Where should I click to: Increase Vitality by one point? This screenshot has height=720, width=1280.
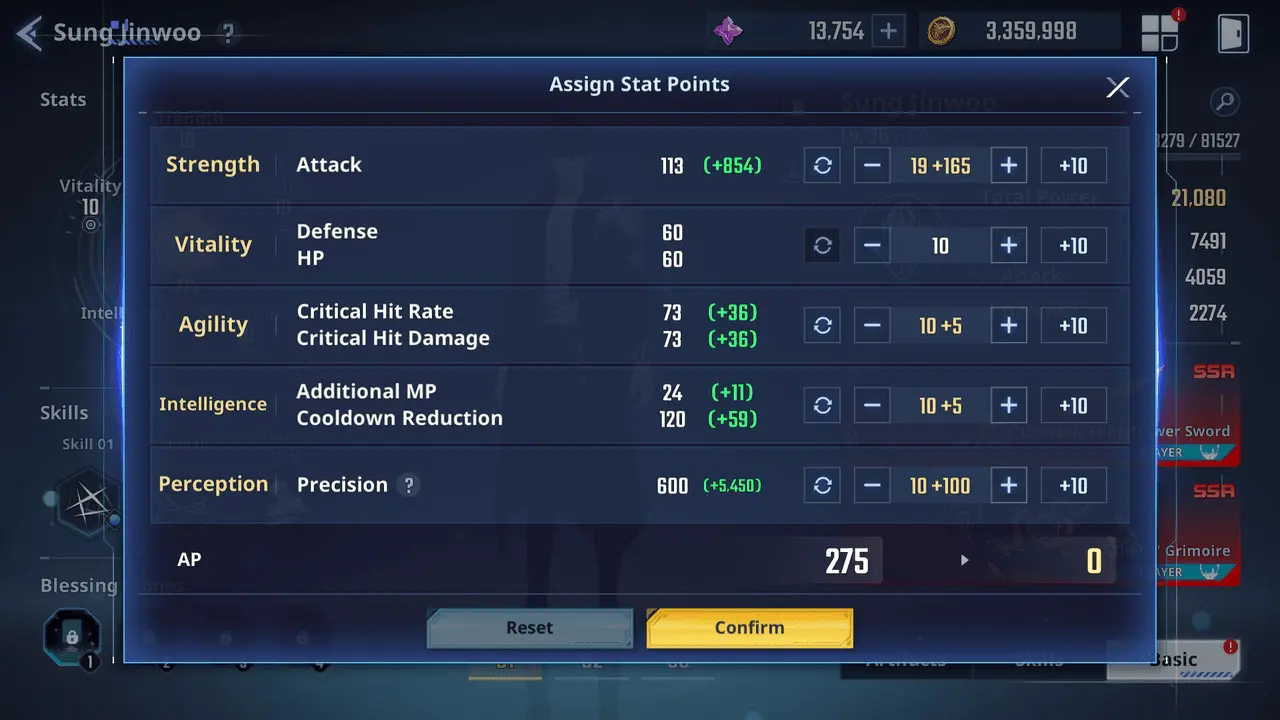[1008, 246]
